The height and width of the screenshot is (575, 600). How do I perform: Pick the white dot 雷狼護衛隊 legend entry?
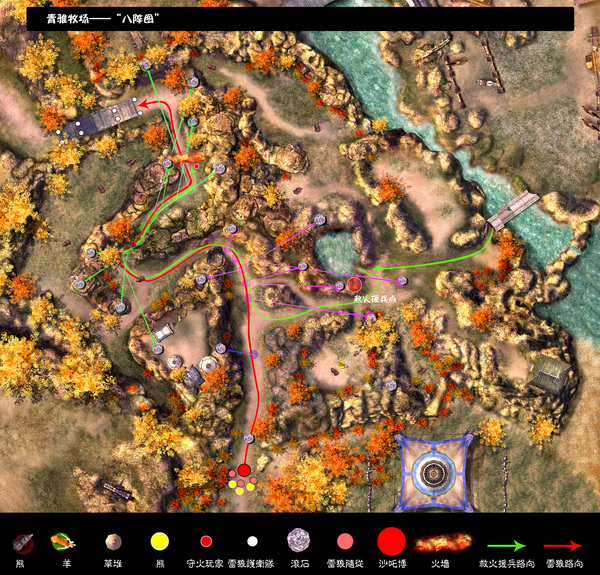click(252, 541)
